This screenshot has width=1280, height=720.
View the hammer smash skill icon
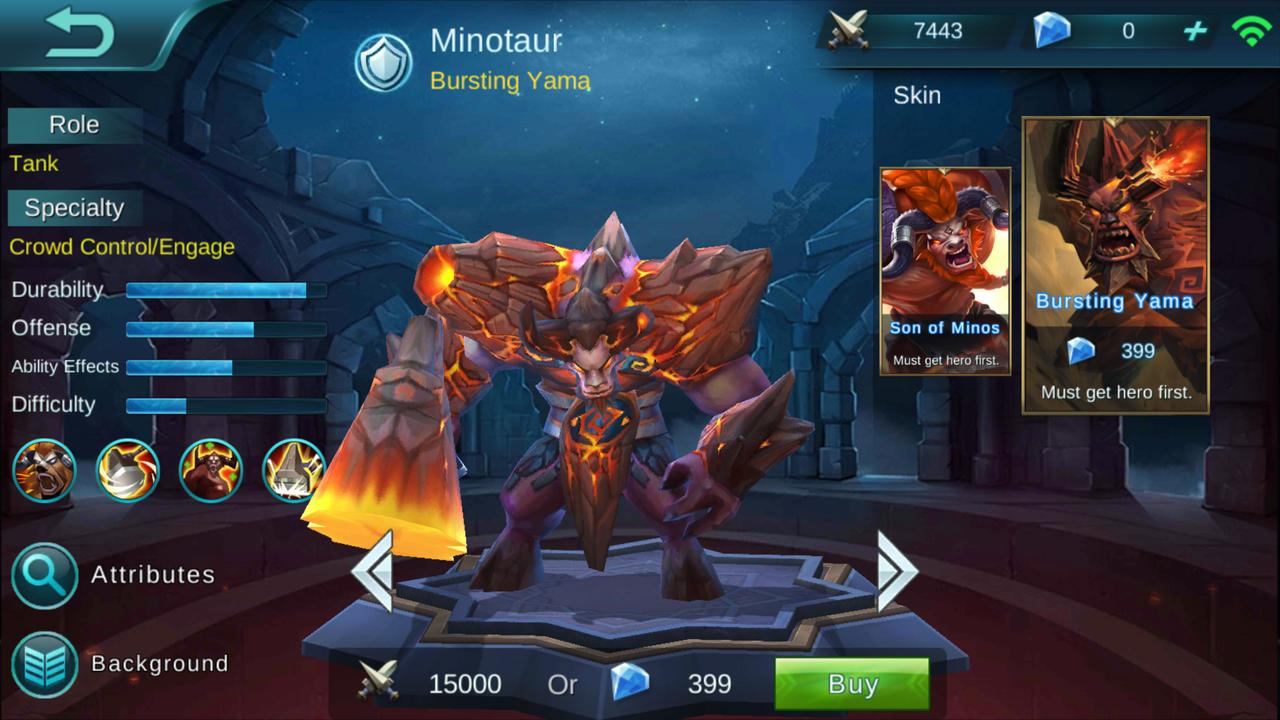[x=128, y=470]
